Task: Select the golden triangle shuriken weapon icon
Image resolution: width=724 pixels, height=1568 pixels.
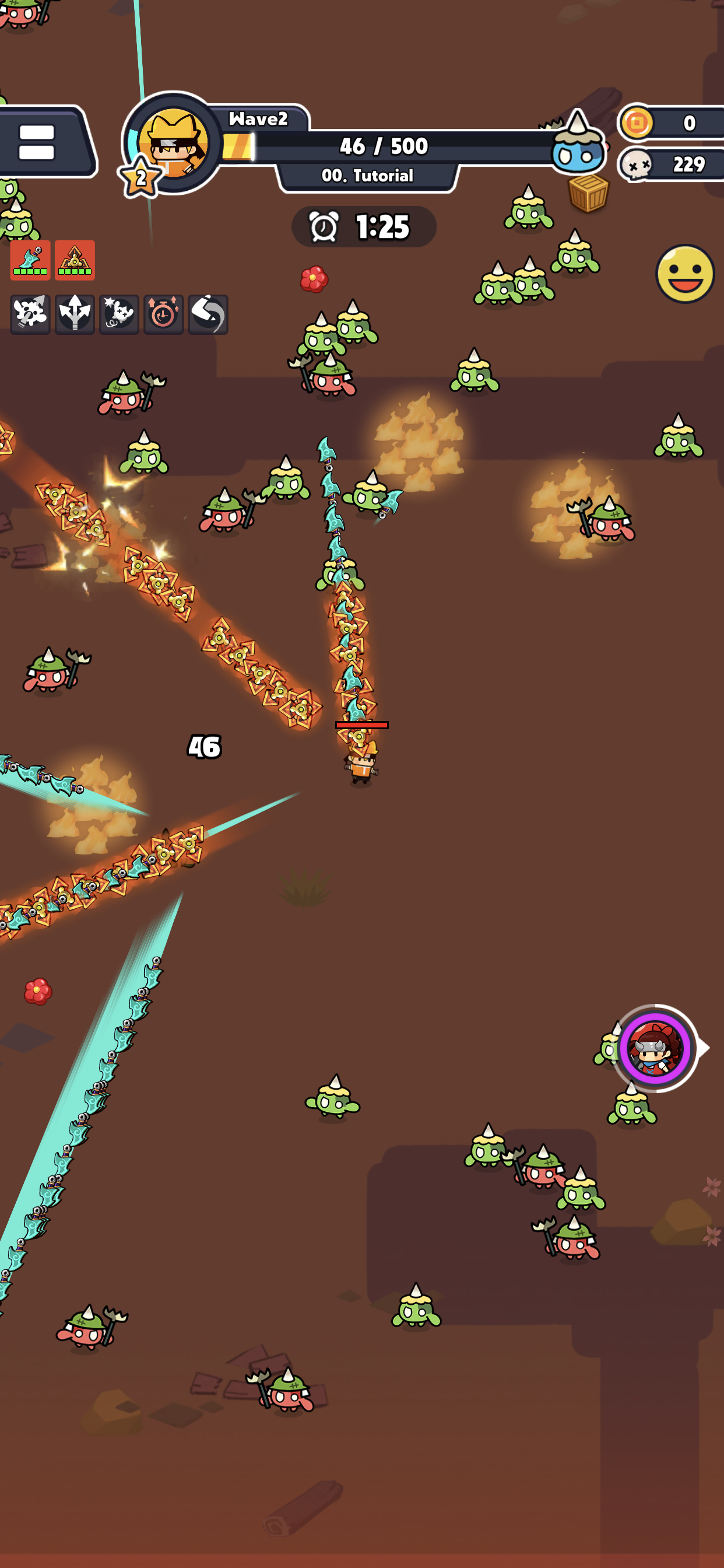Action: pos(75,261)
